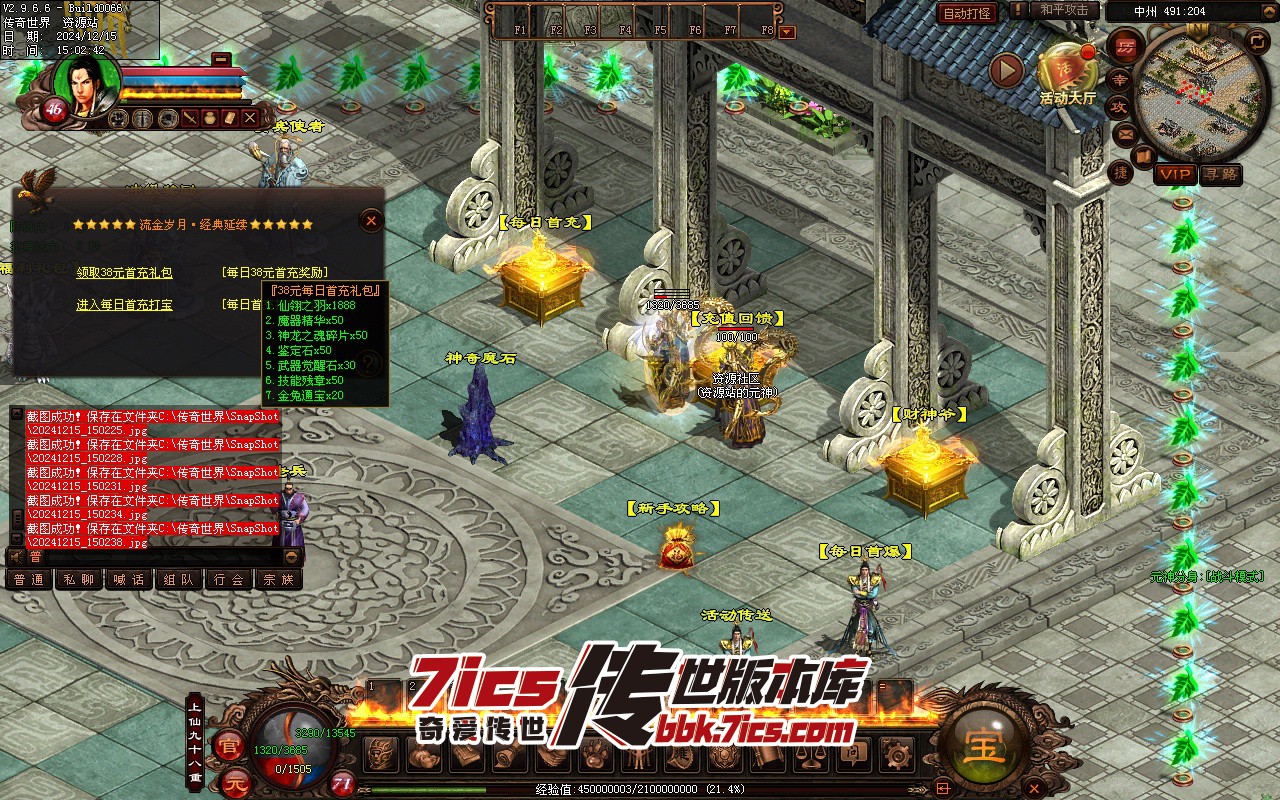Enter the daily first-recharge treasure hunt link

[124, 305]
